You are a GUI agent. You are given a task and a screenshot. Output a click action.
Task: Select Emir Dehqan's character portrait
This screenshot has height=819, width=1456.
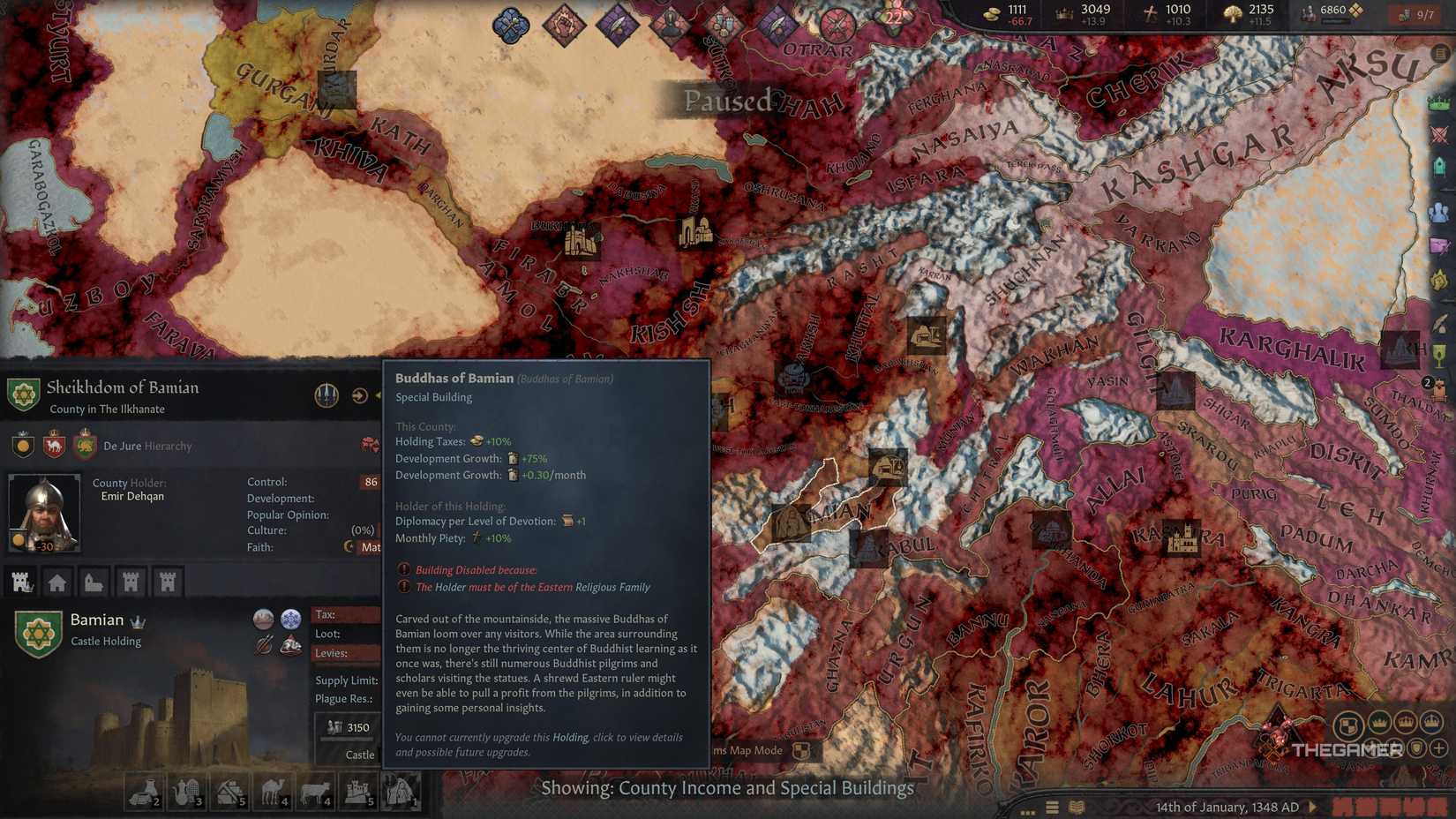[x=44, y=512]
